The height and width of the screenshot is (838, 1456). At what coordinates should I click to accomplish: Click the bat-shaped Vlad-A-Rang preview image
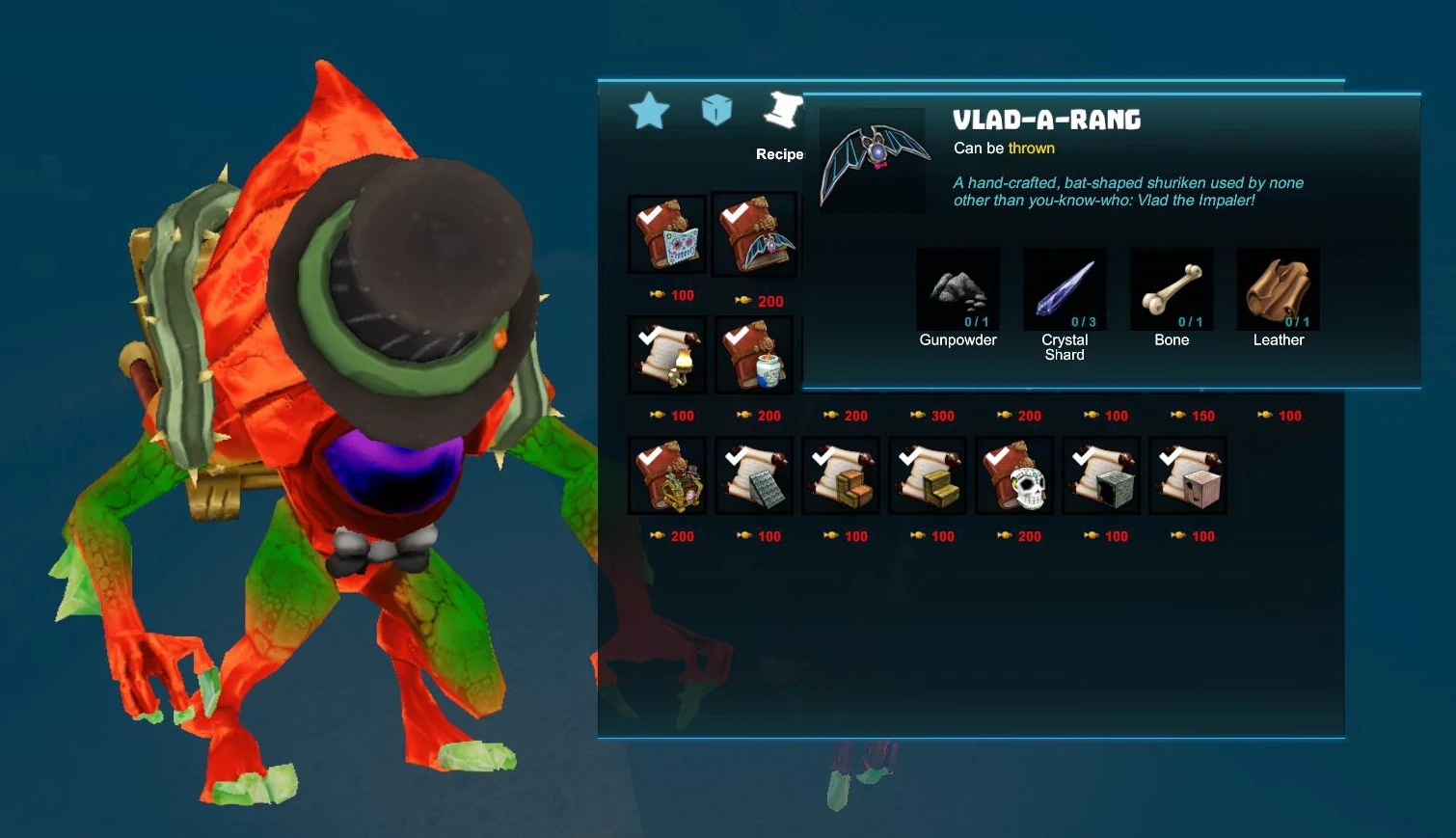tap(871, 159)
